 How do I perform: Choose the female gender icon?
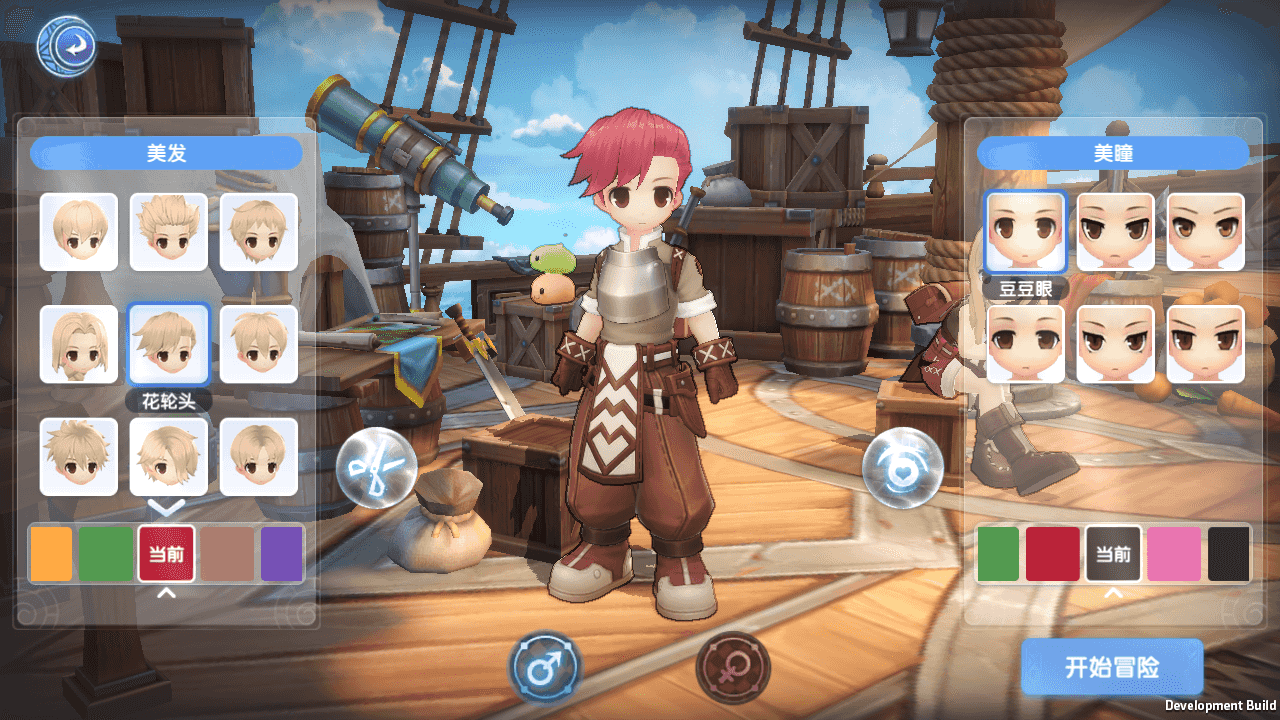pyautogui.click(x=733, y=667)
